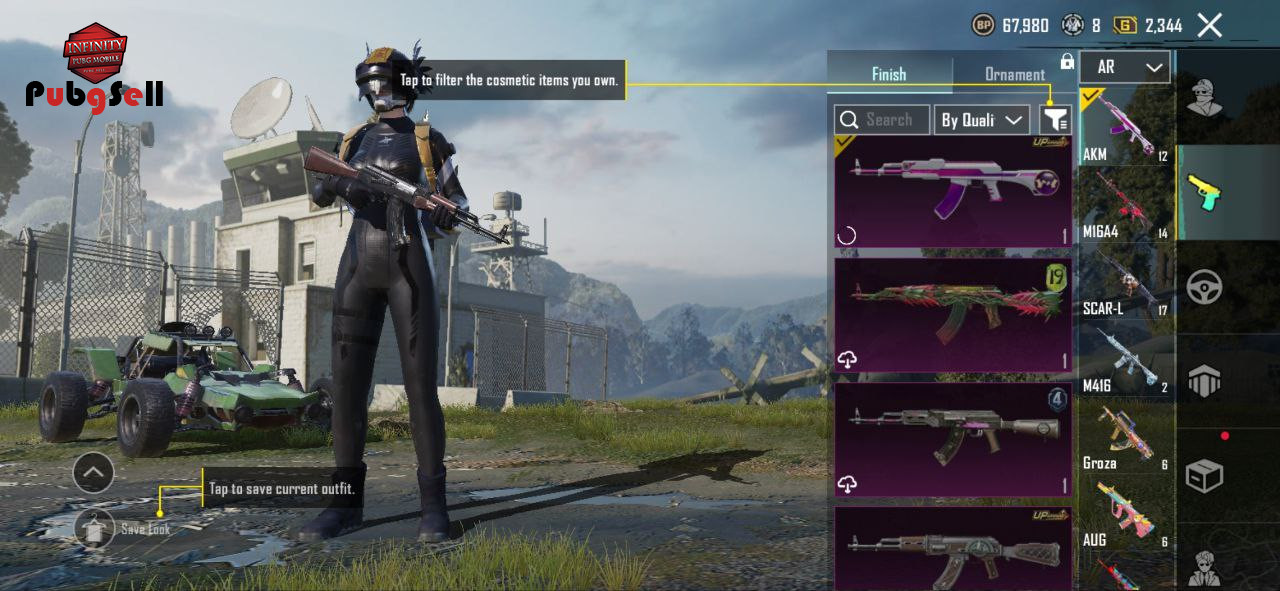Click the Search field for skins
The height and width of the screenshot is (591, 1280).
[x=882, y=120]
